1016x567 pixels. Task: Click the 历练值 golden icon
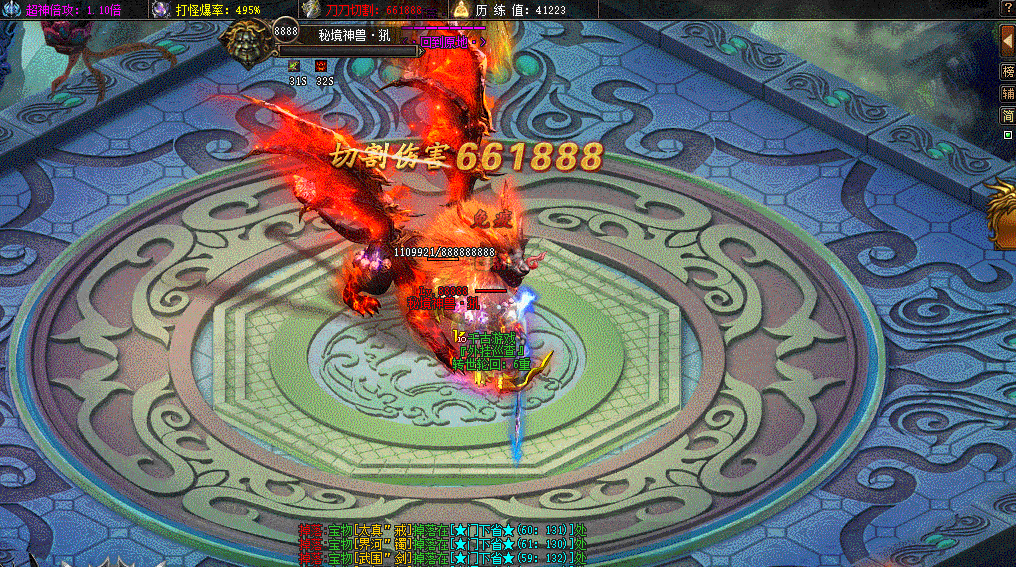(461, 9)
